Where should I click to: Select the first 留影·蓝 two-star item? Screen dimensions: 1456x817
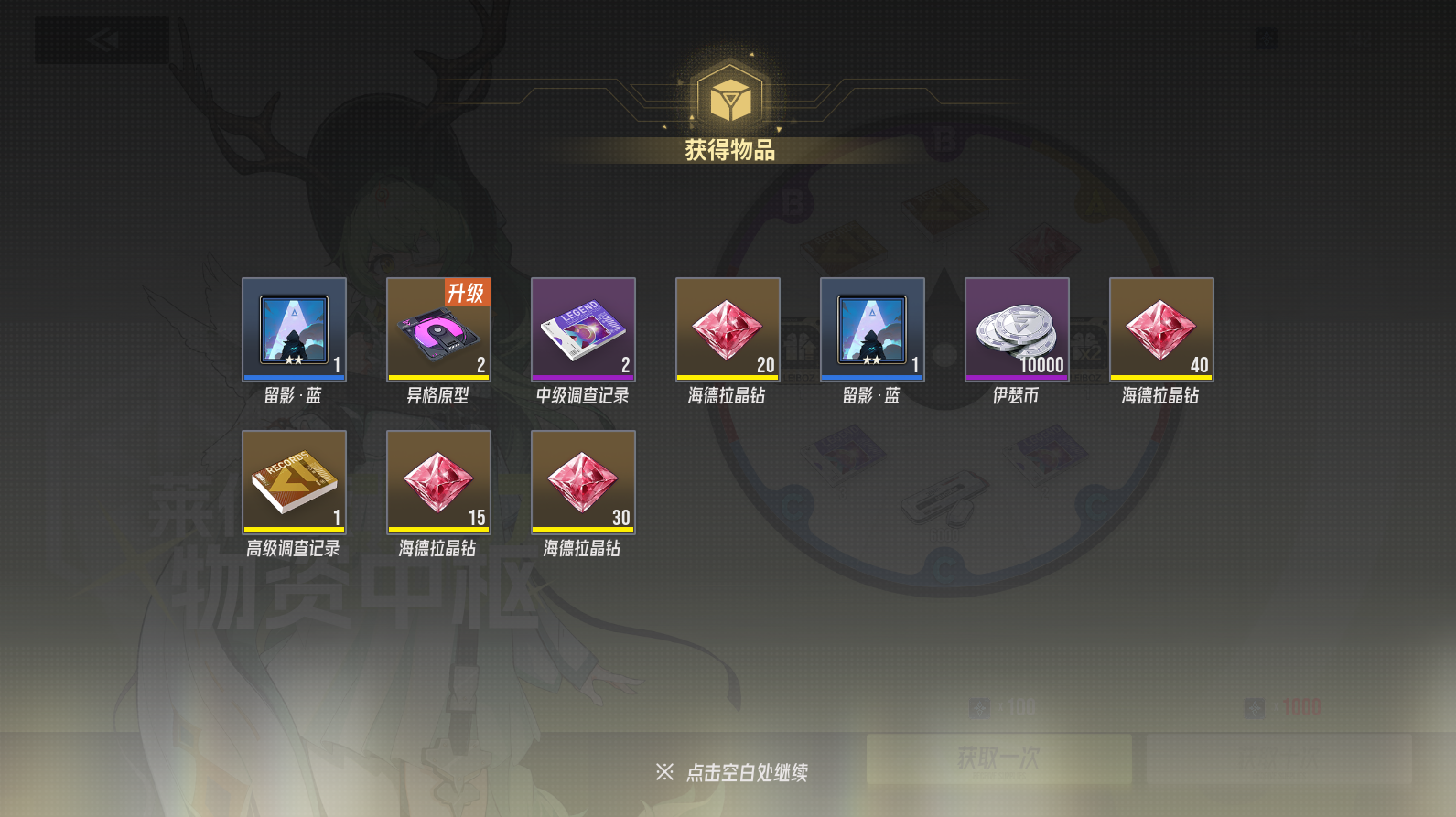(x=293, y=329)
